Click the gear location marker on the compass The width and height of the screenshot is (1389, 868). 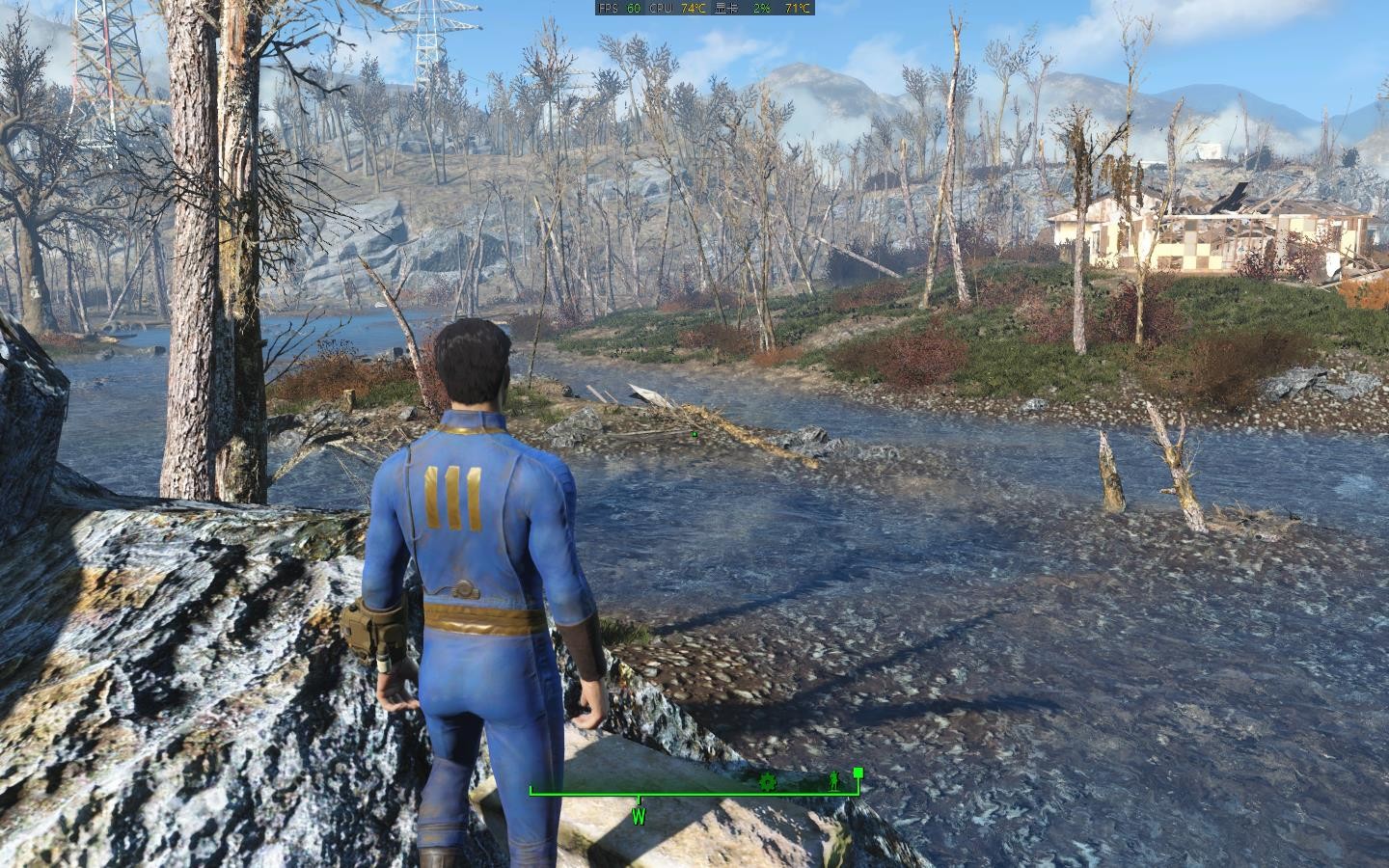coord(768,781)
